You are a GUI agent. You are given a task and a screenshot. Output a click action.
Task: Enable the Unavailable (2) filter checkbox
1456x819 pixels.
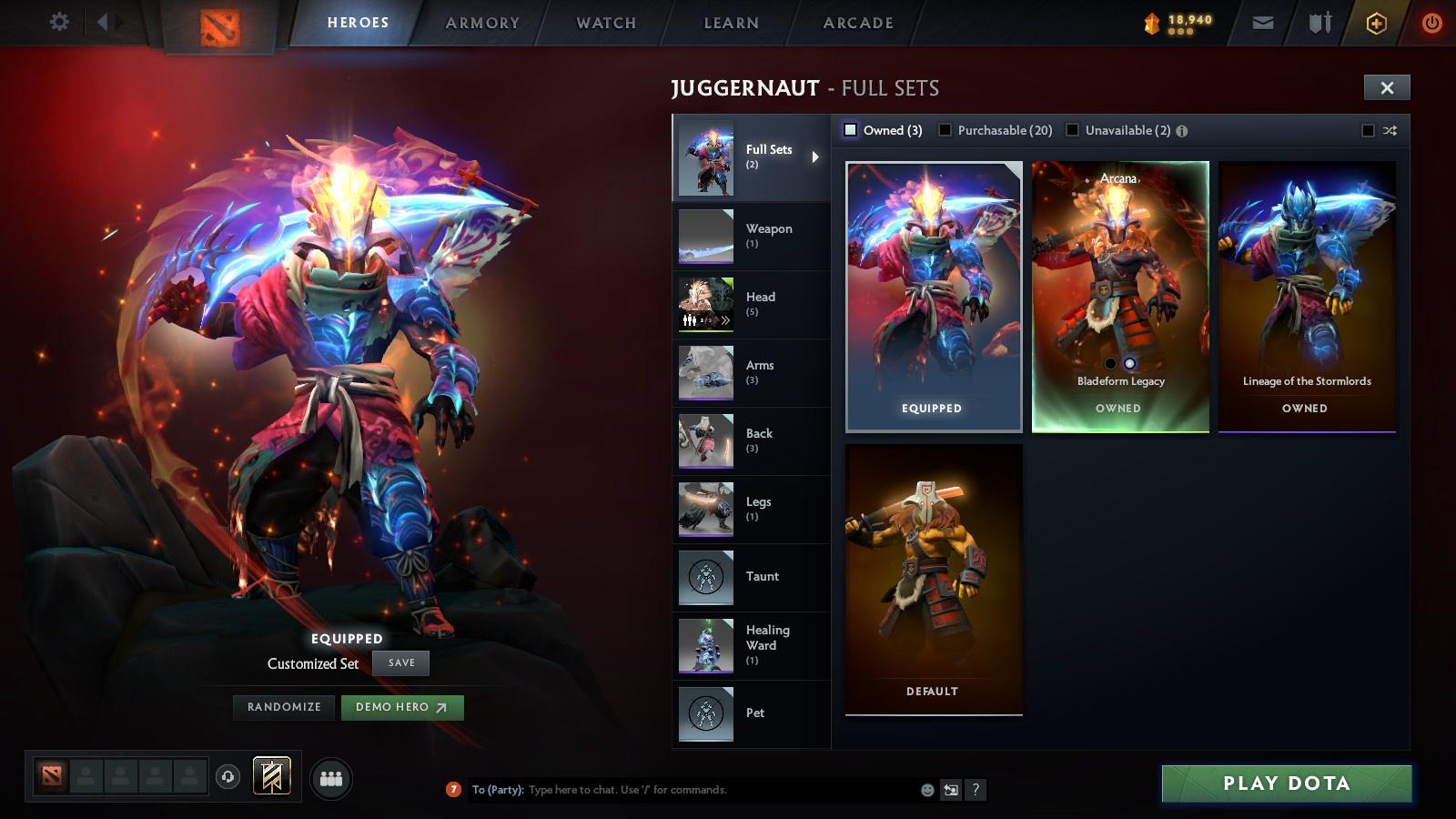coord(1071,130)
